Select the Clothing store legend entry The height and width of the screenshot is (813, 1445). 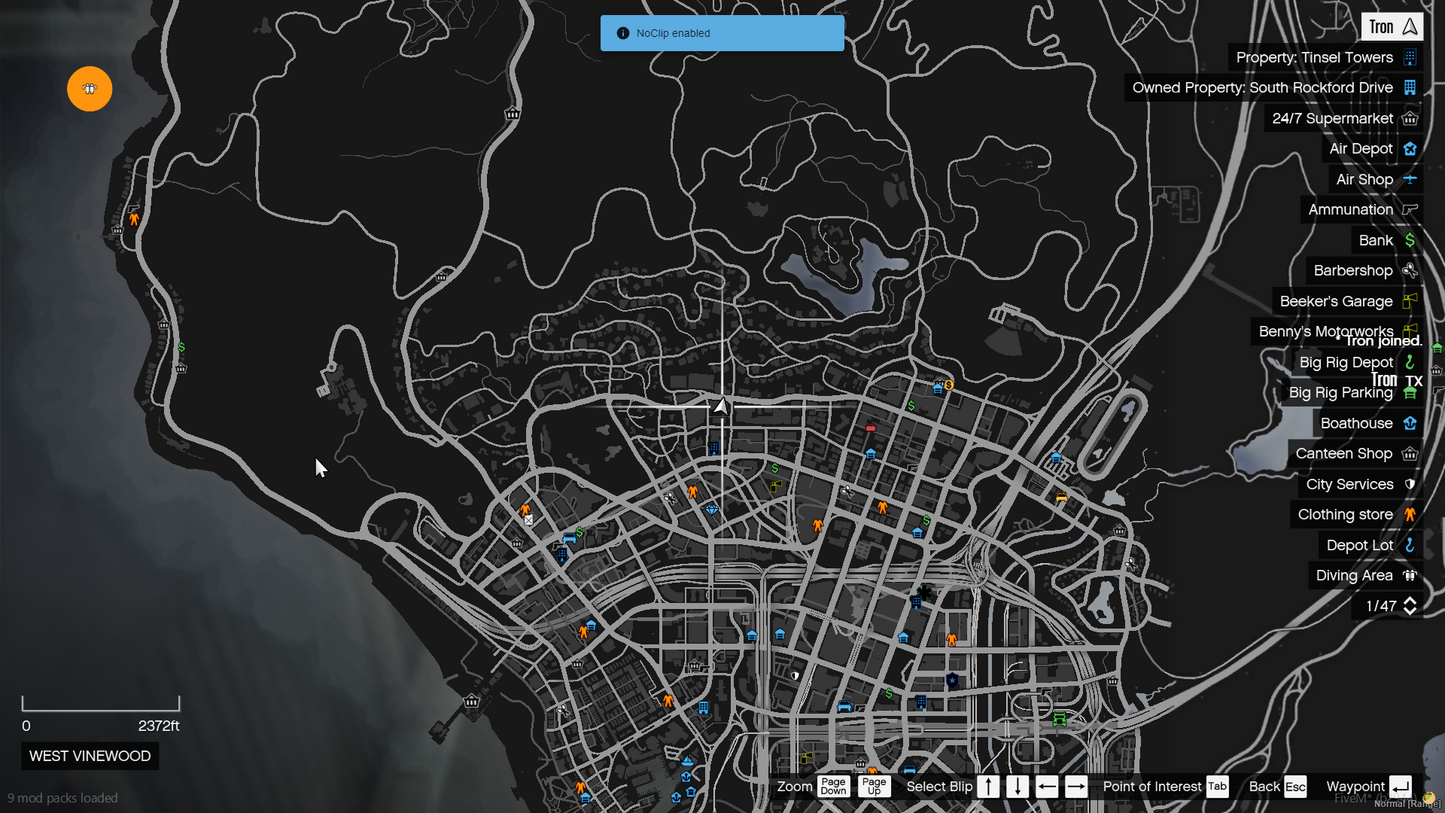pyautogui.click(x=1345, y=515)
